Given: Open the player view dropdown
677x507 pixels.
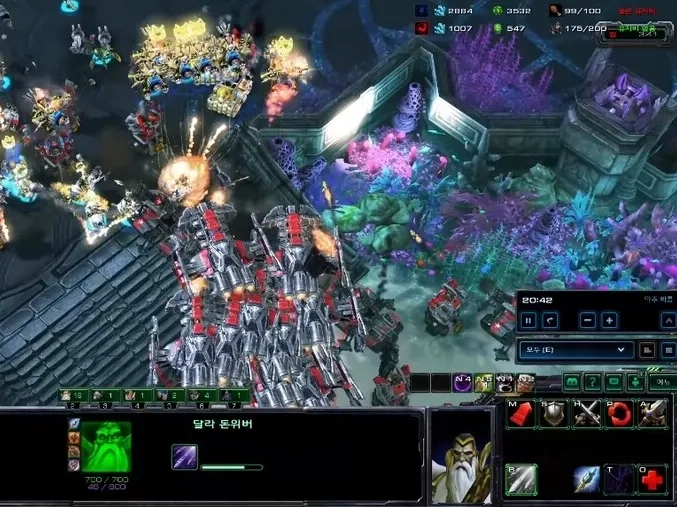Looking at the screenshot, I should (575, 350).
